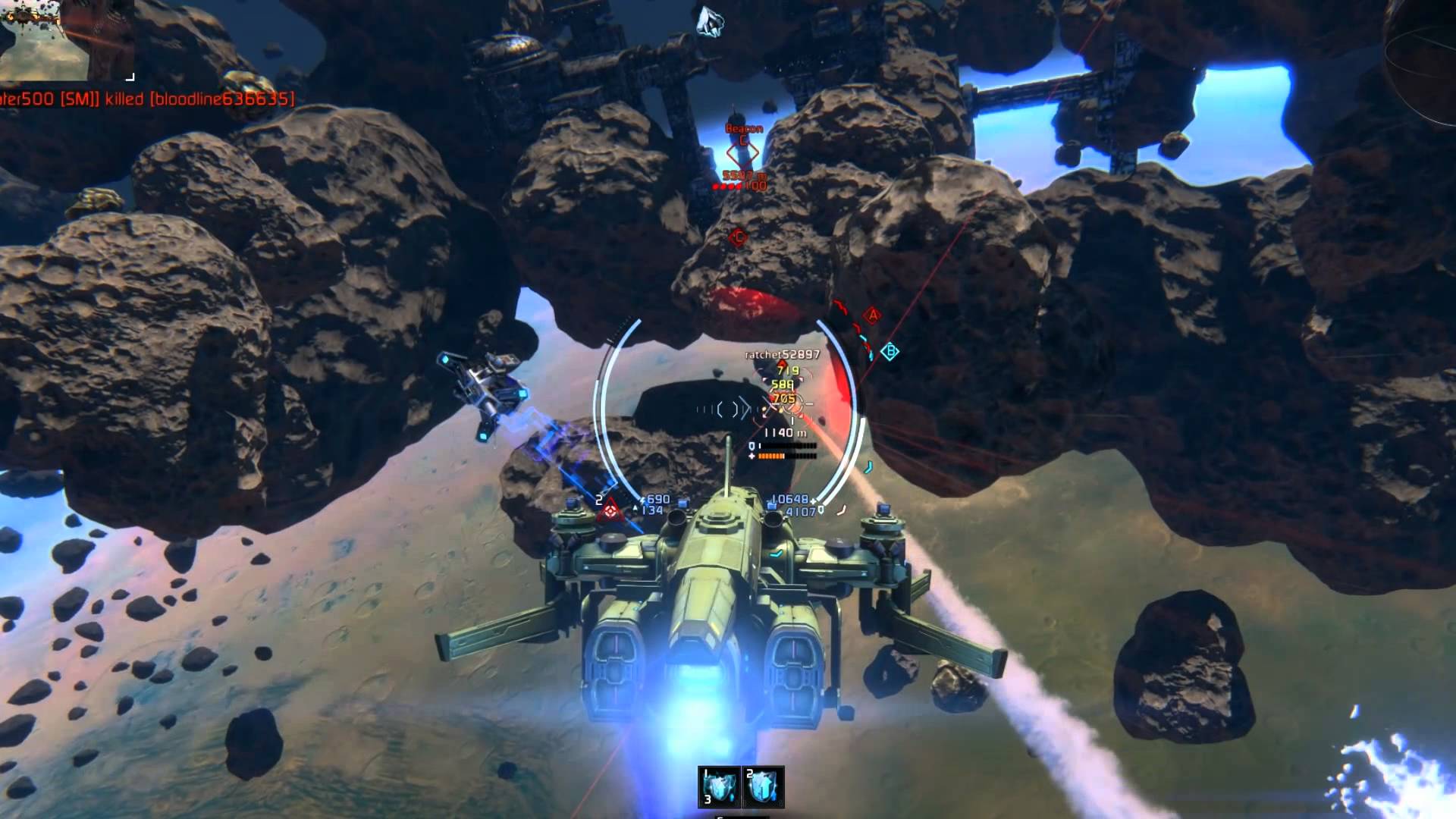Activate the shield module in slot 1
Screen dimensions: 1456x819
click(719, 786)
